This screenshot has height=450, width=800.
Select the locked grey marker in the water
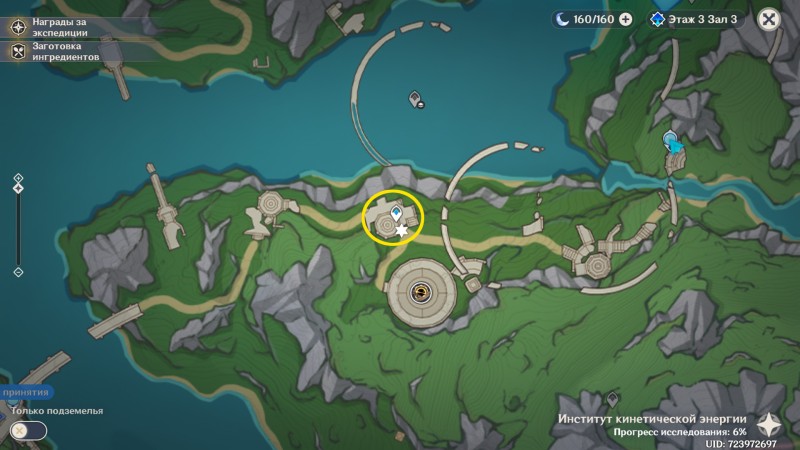(x=416, y=98)
